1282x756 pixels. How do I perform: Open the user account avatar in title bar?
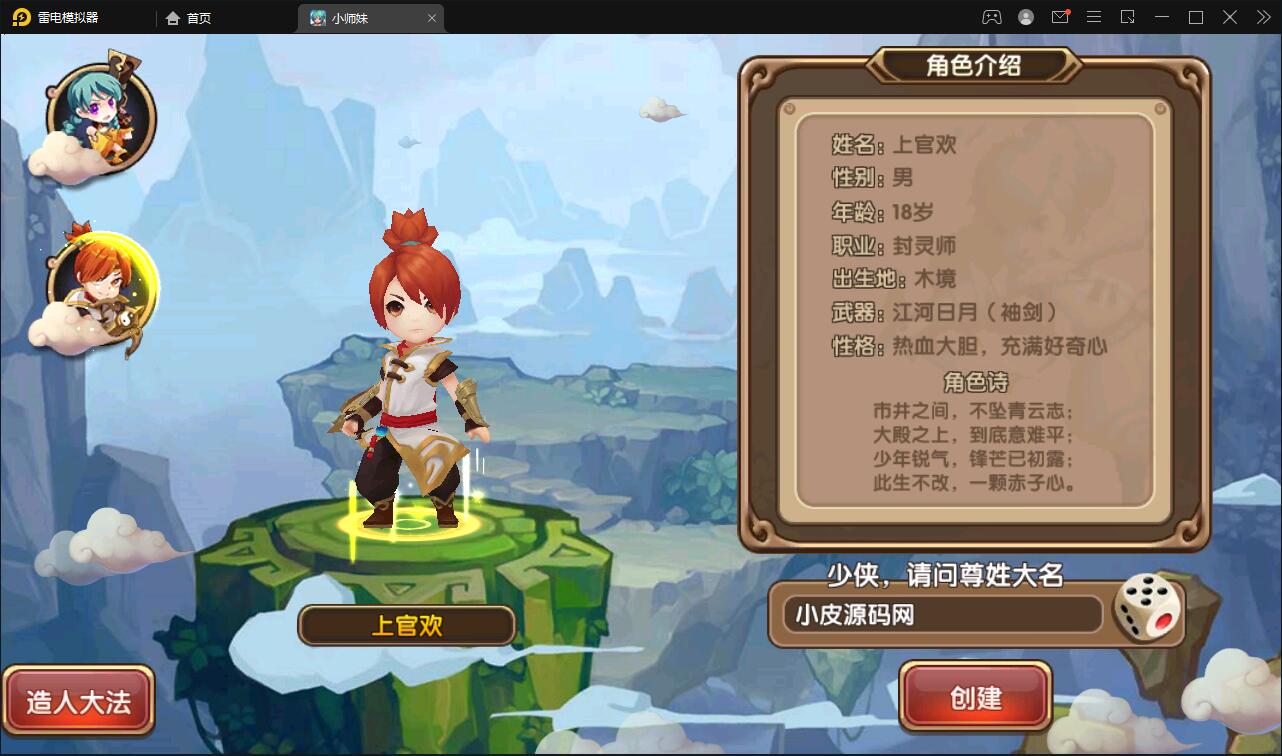[x=1026, y=17]
